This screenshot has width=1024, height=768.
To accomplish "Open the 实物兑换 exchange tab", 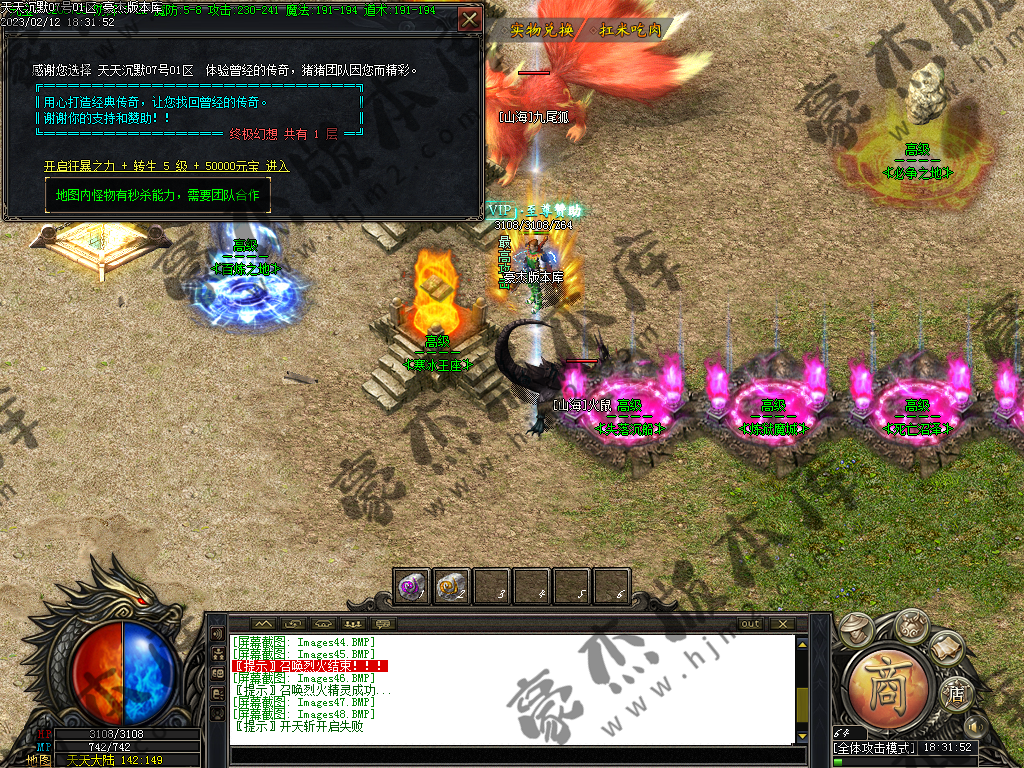I will (x=541, y=30).
